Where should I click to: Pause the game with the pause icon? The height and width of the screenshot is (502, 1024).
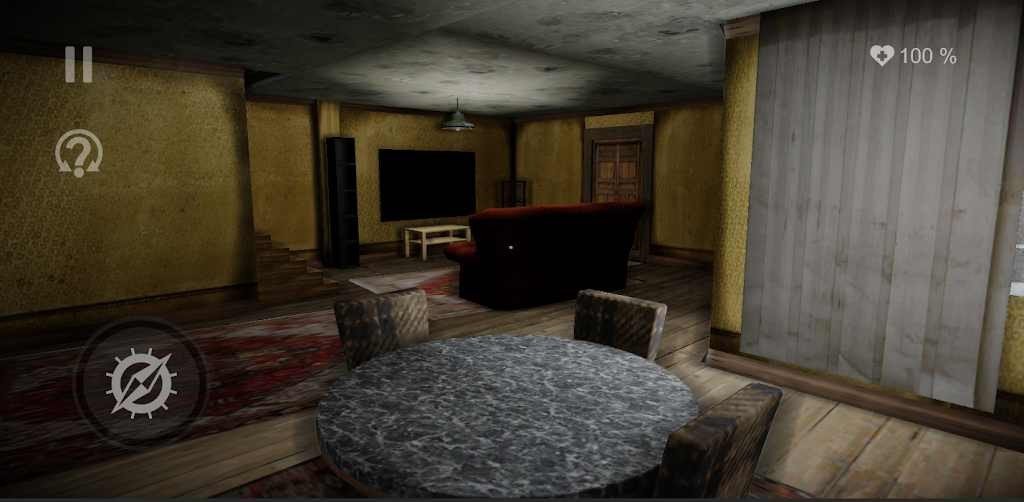[78, 64]
